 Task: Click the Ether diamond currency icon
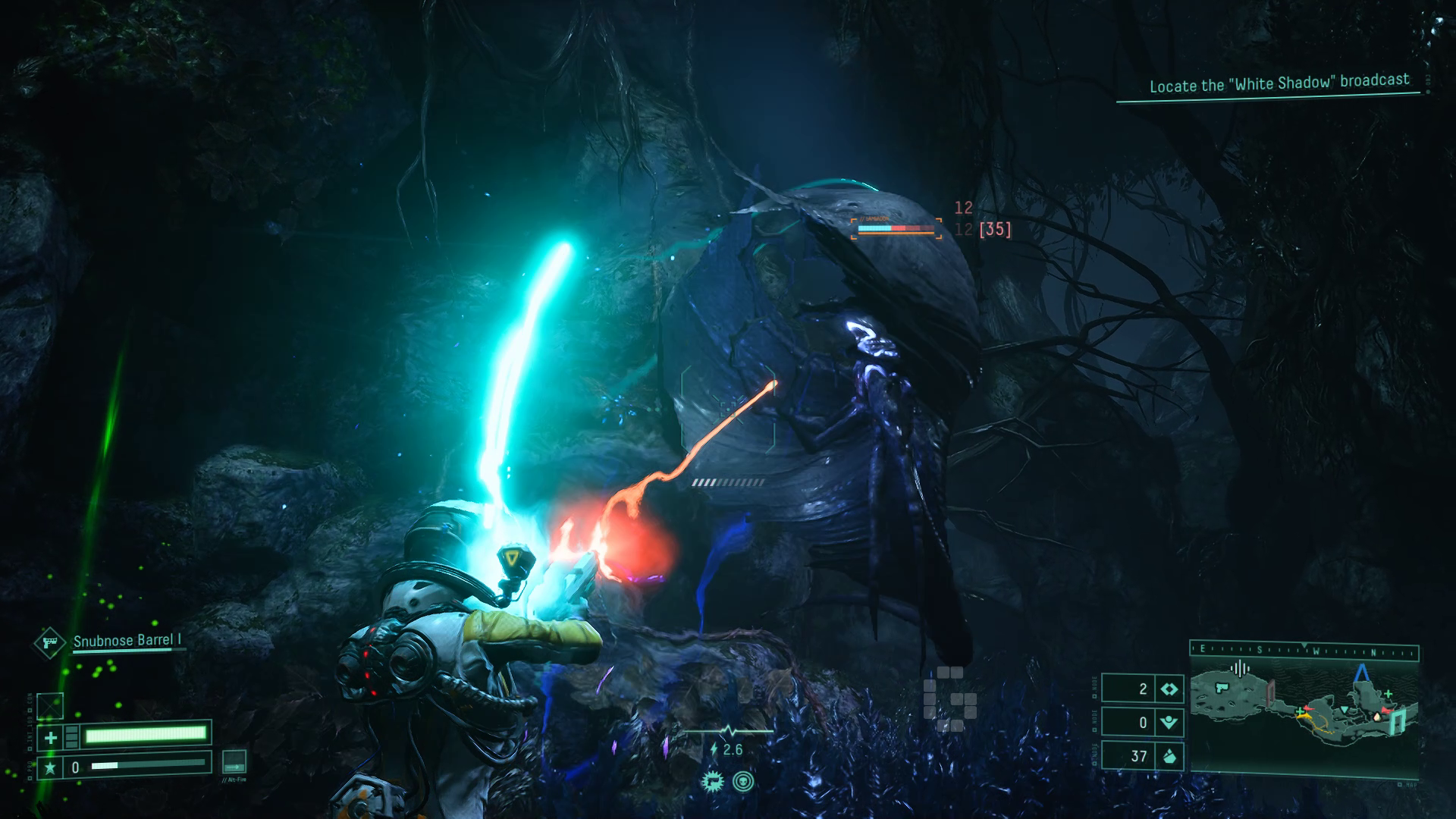click(x=1169, y=688)
